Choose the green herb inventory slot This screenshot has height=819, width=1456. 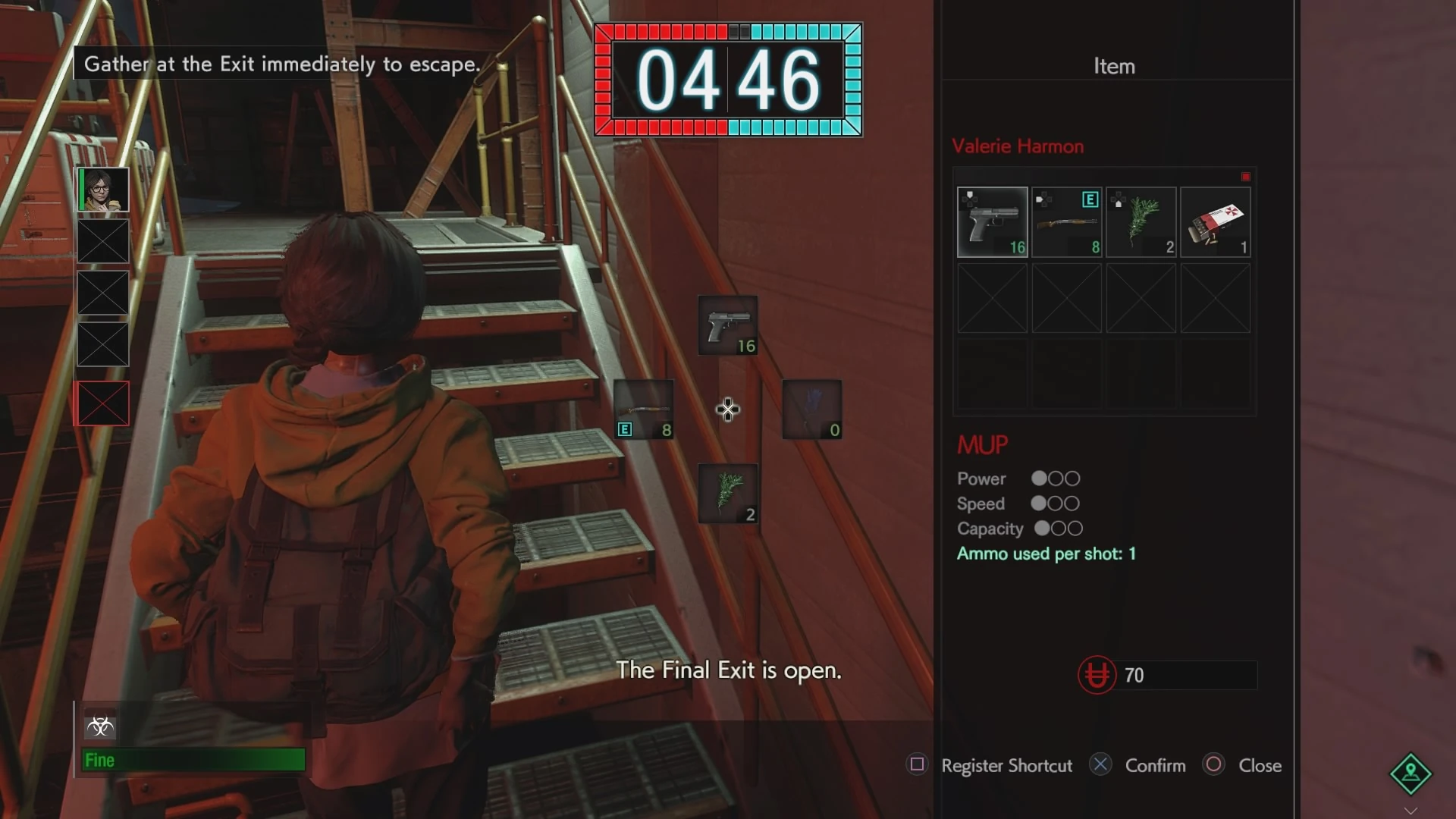tap(1141, 222)
